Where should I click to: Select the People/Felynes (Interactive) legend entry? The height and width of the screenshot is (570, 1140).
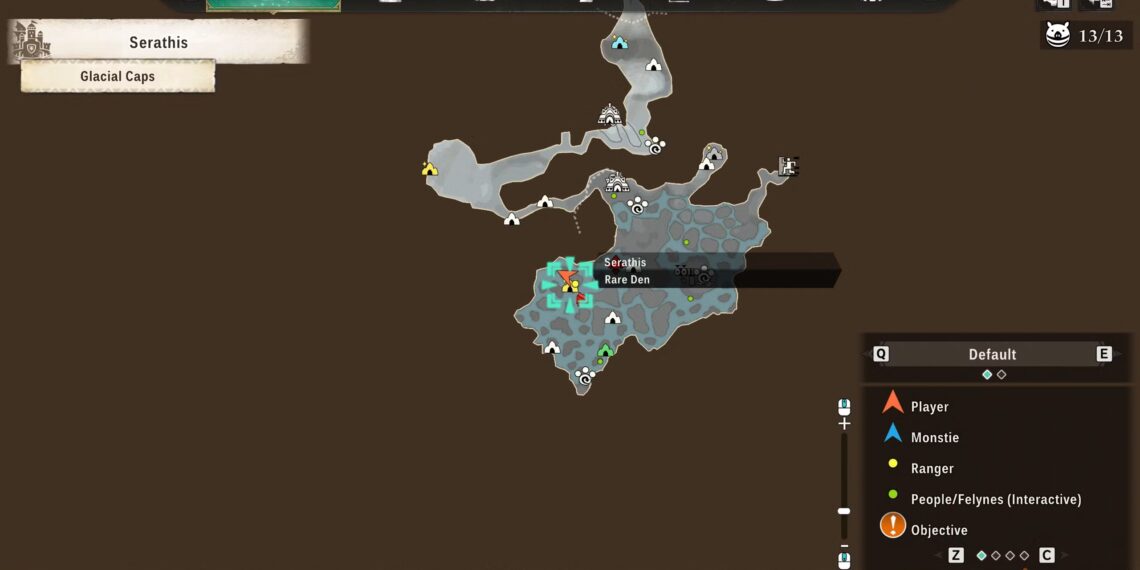(x=995, y=499)
